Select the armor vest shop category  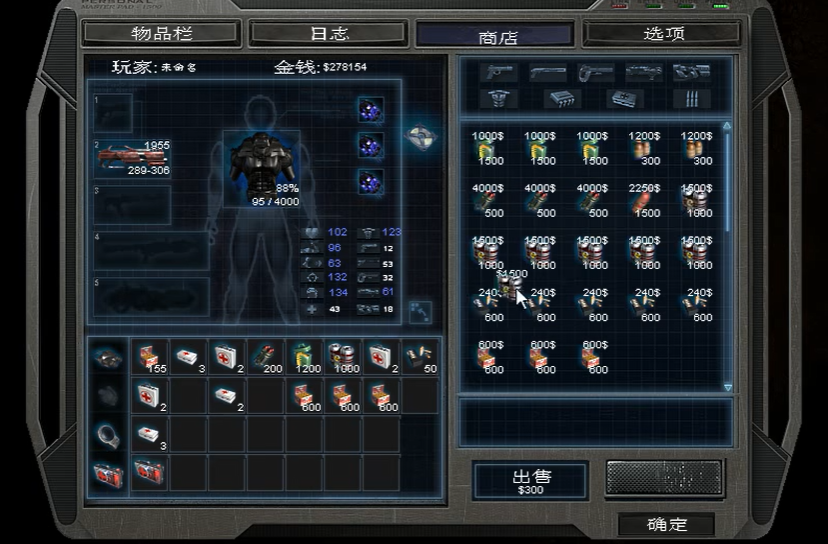tap(500, 98)
